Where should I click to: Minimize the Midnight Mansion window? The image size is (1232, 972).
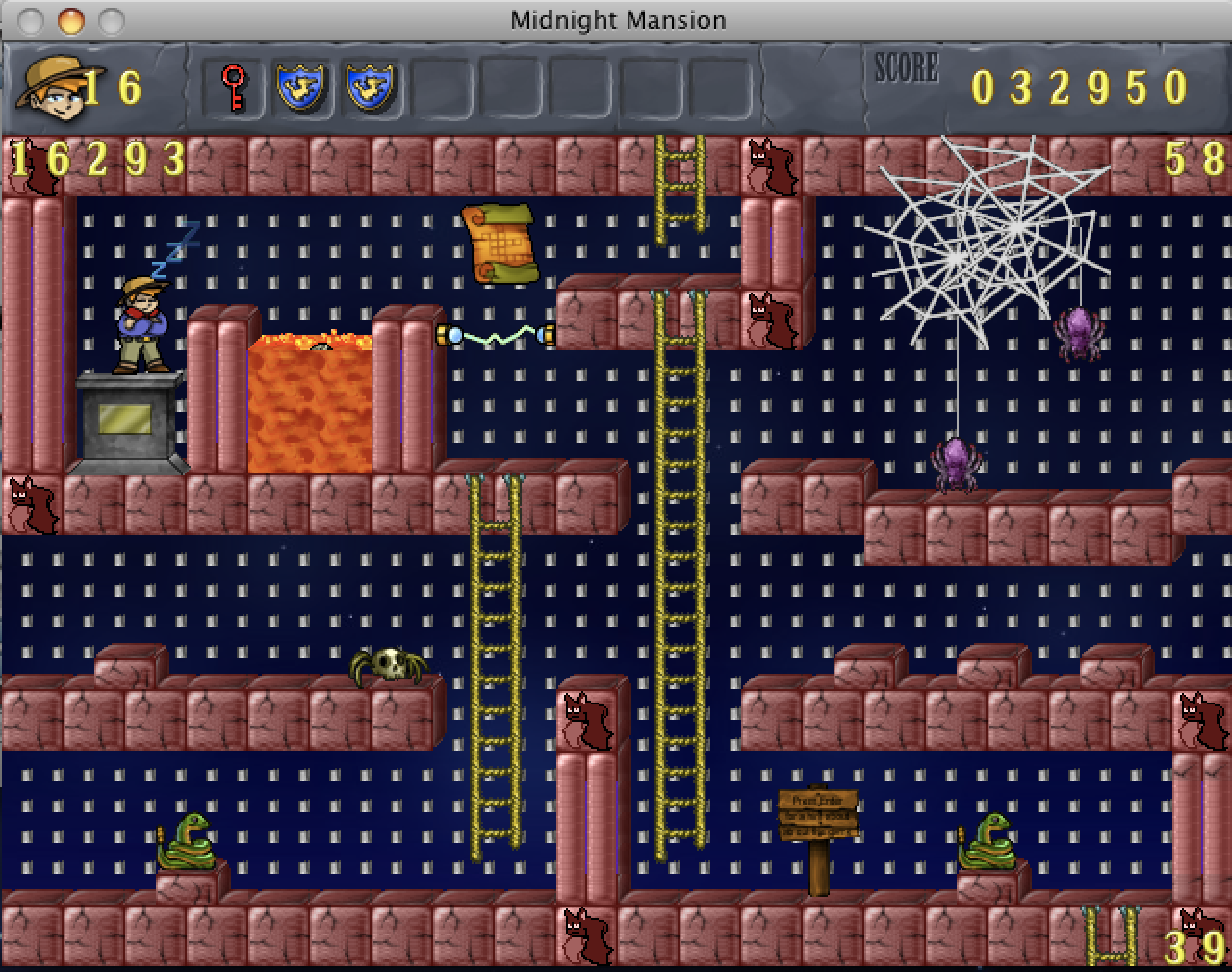pyautogui.click(x=70, y=19)
